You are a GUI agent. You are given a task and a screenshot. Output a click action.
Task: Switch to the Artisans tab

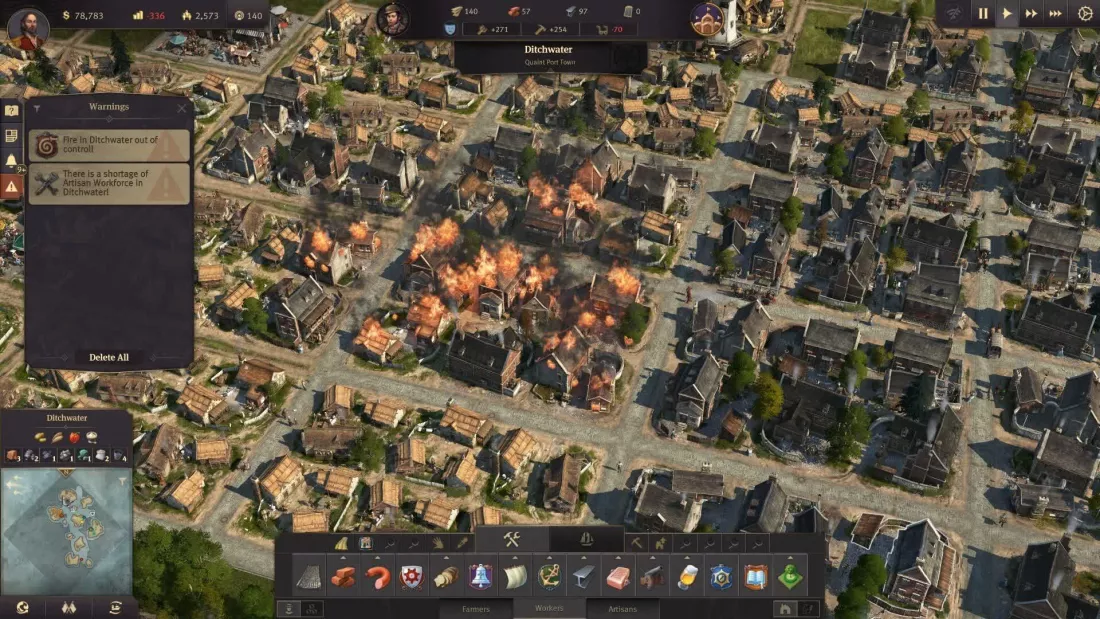[622, 608]
